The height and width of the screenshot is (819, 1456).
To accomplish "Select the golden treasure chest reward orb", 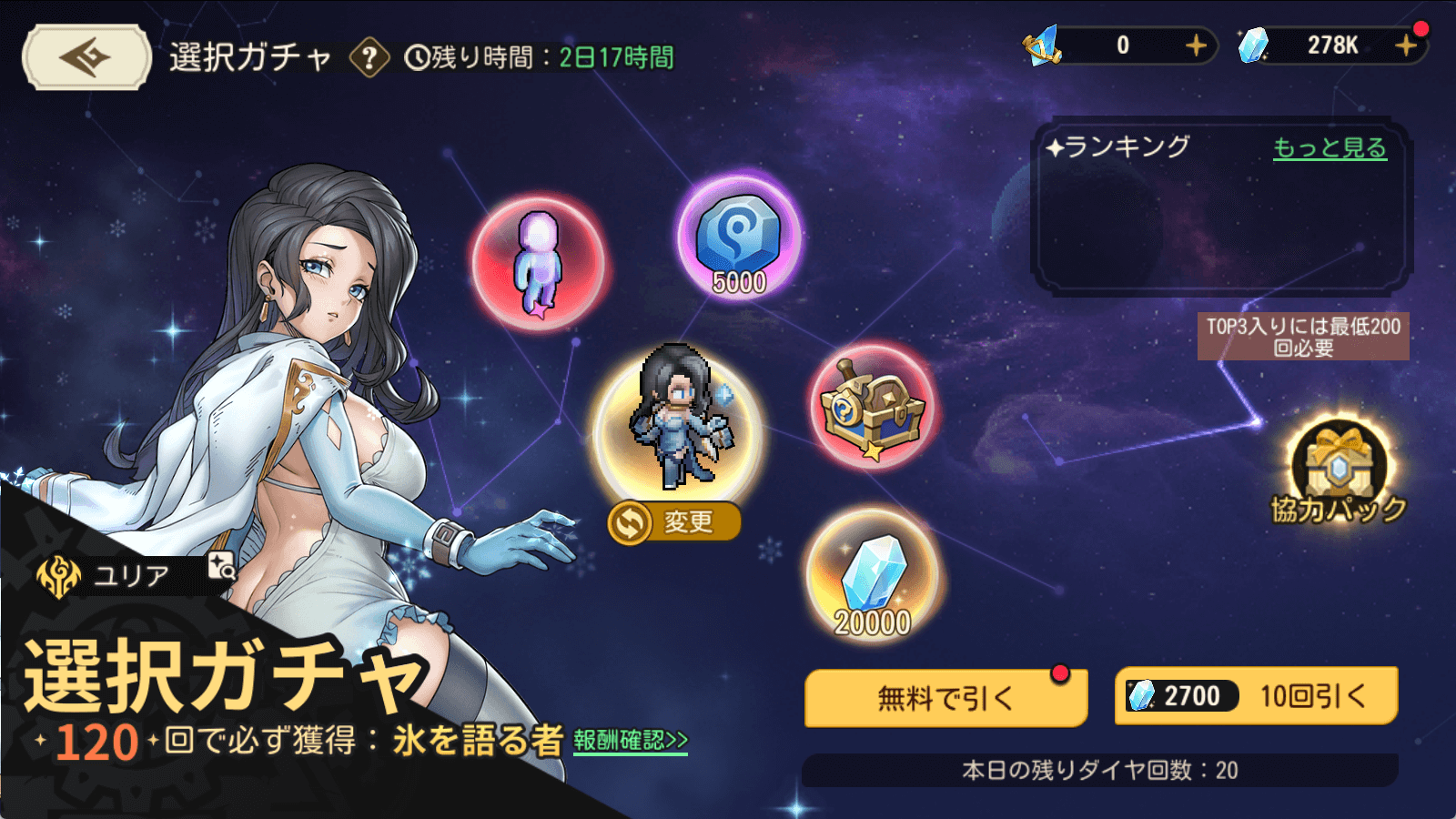I will coord(872,407).
